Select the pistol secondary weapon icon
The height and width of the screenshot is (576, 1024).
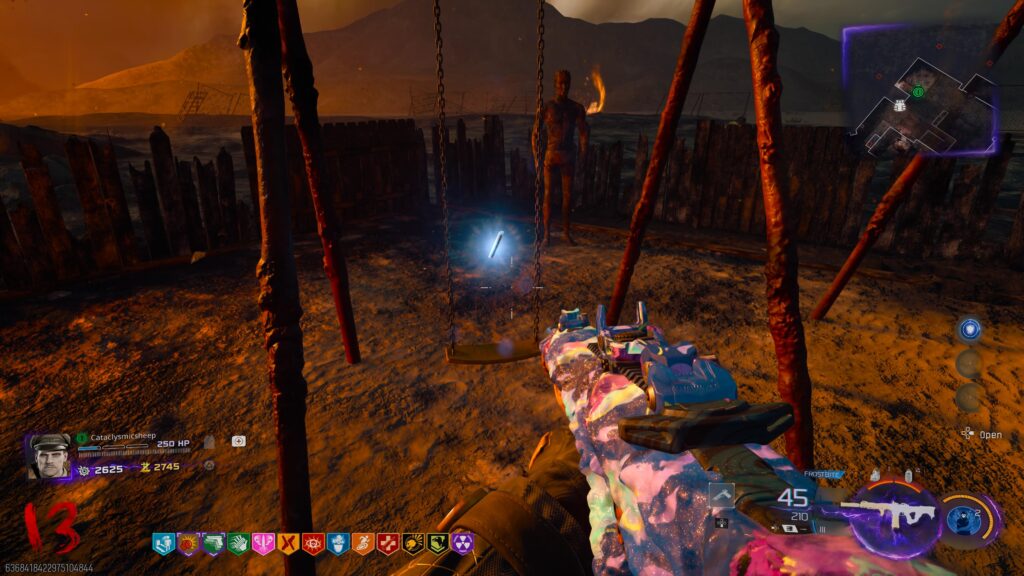pos(722,496)
